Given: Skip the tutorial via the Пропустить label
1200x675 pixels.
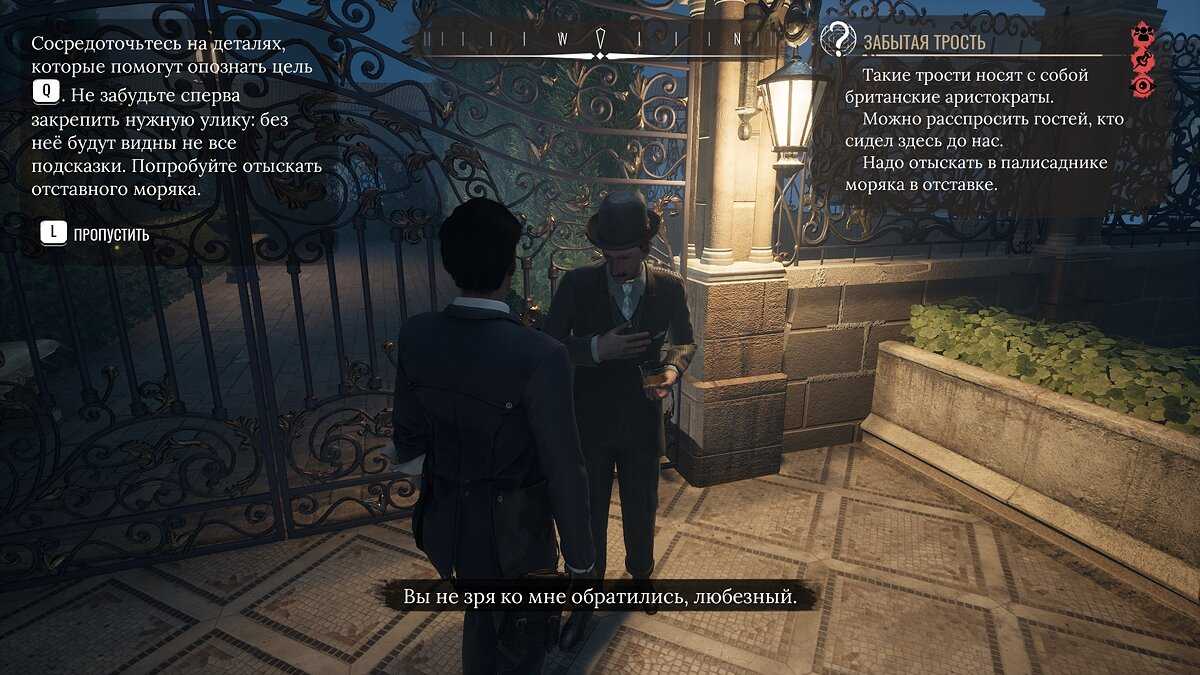Looking at the screenshot, I should click(x=111, y=235).
